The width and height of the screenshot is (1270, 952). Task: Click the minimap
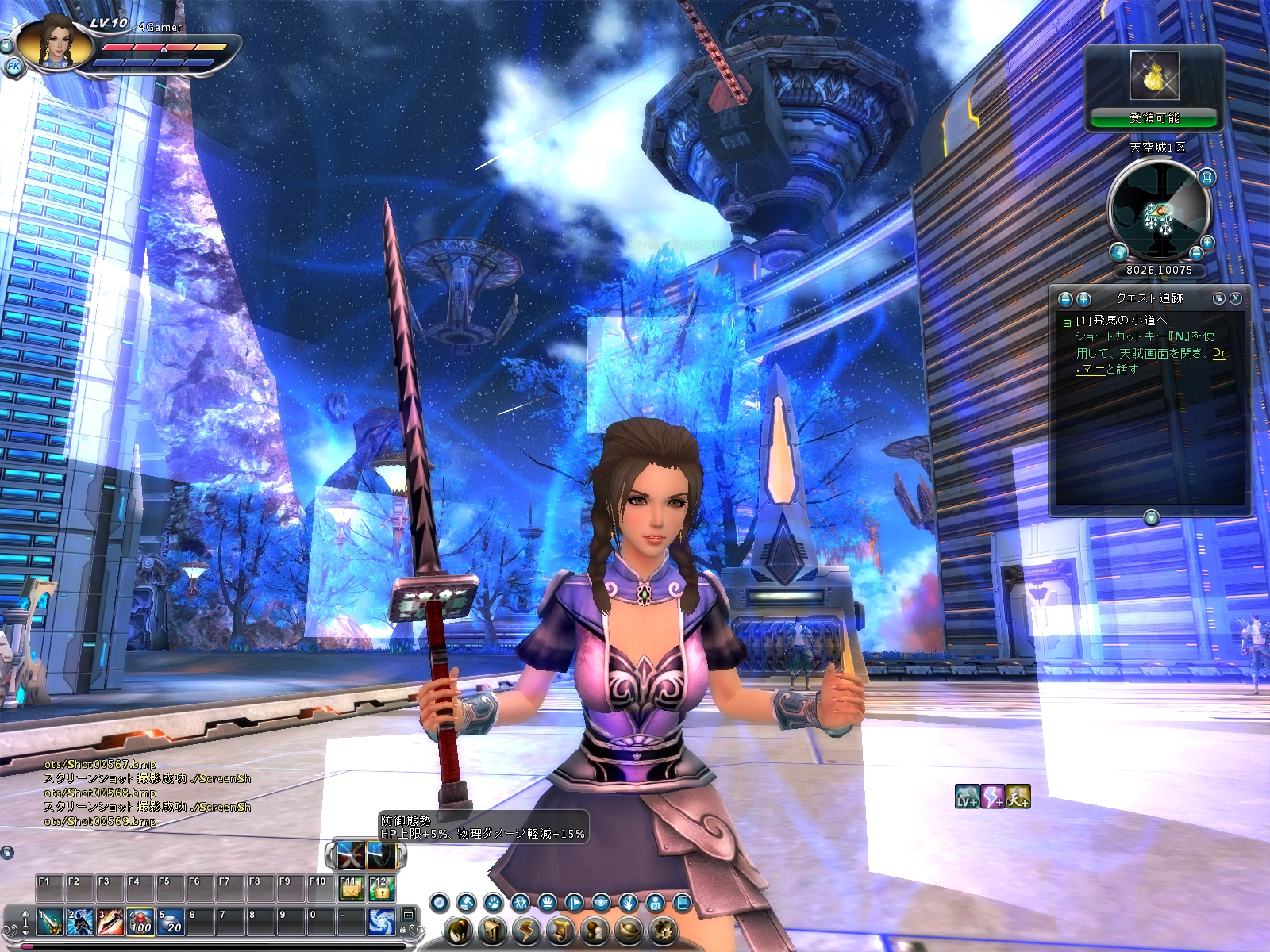point(1158,209)
